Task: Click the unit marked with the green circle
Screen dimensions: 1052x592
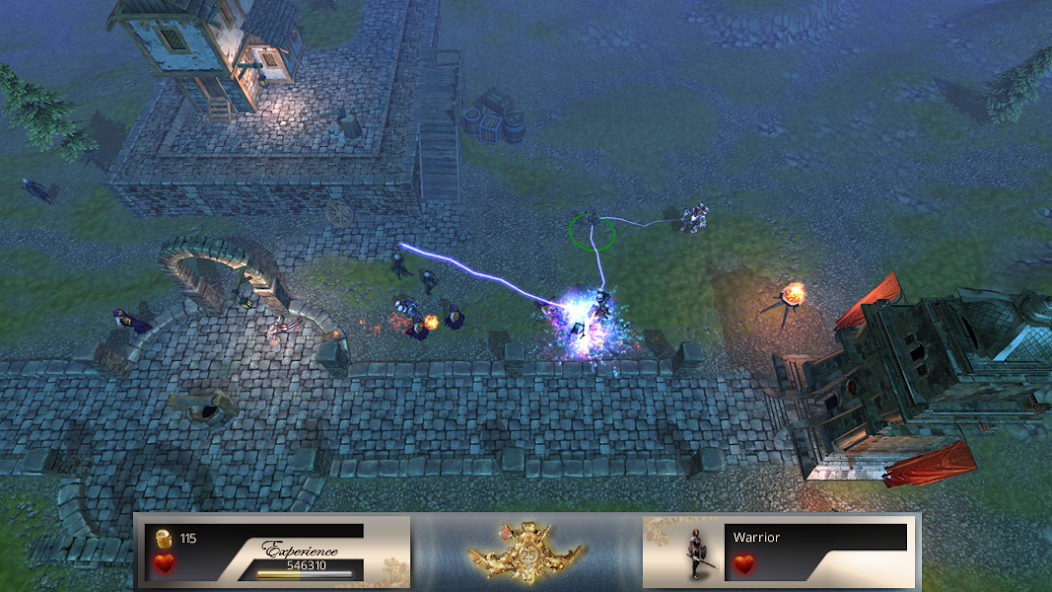Action: (591, 230)
